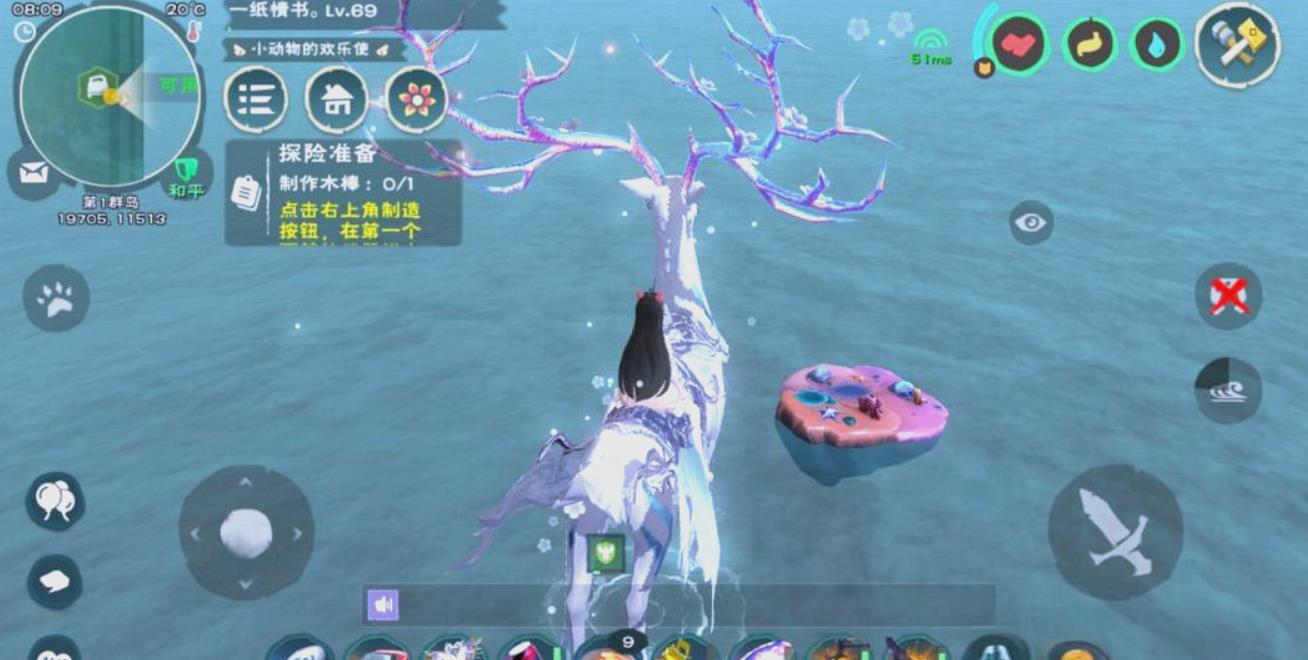
Task: Open the mail envelope icon
Action: pos(33,174)
